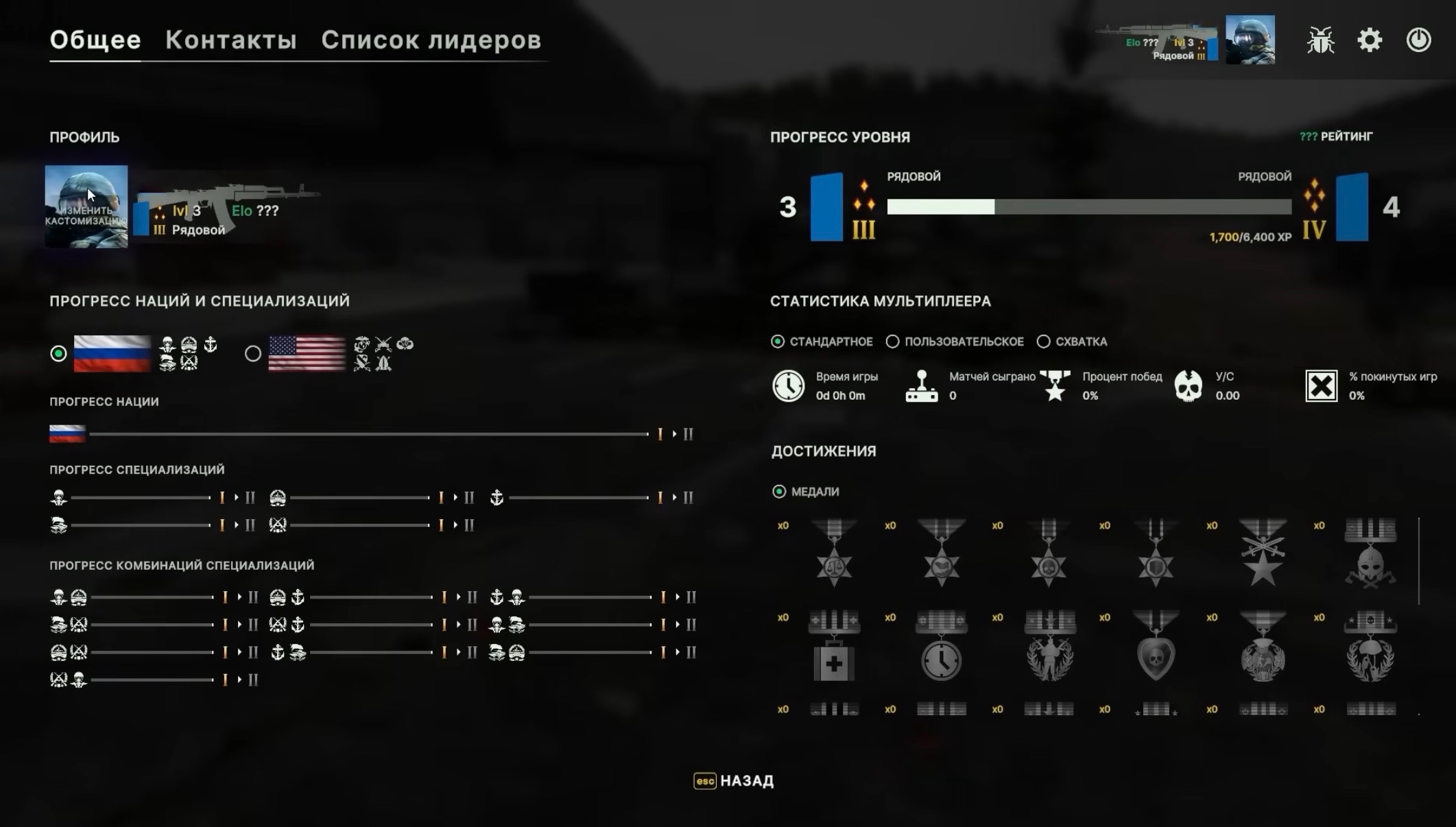Click the bug report icon
1456x827 pixels.
point(1320,40)
